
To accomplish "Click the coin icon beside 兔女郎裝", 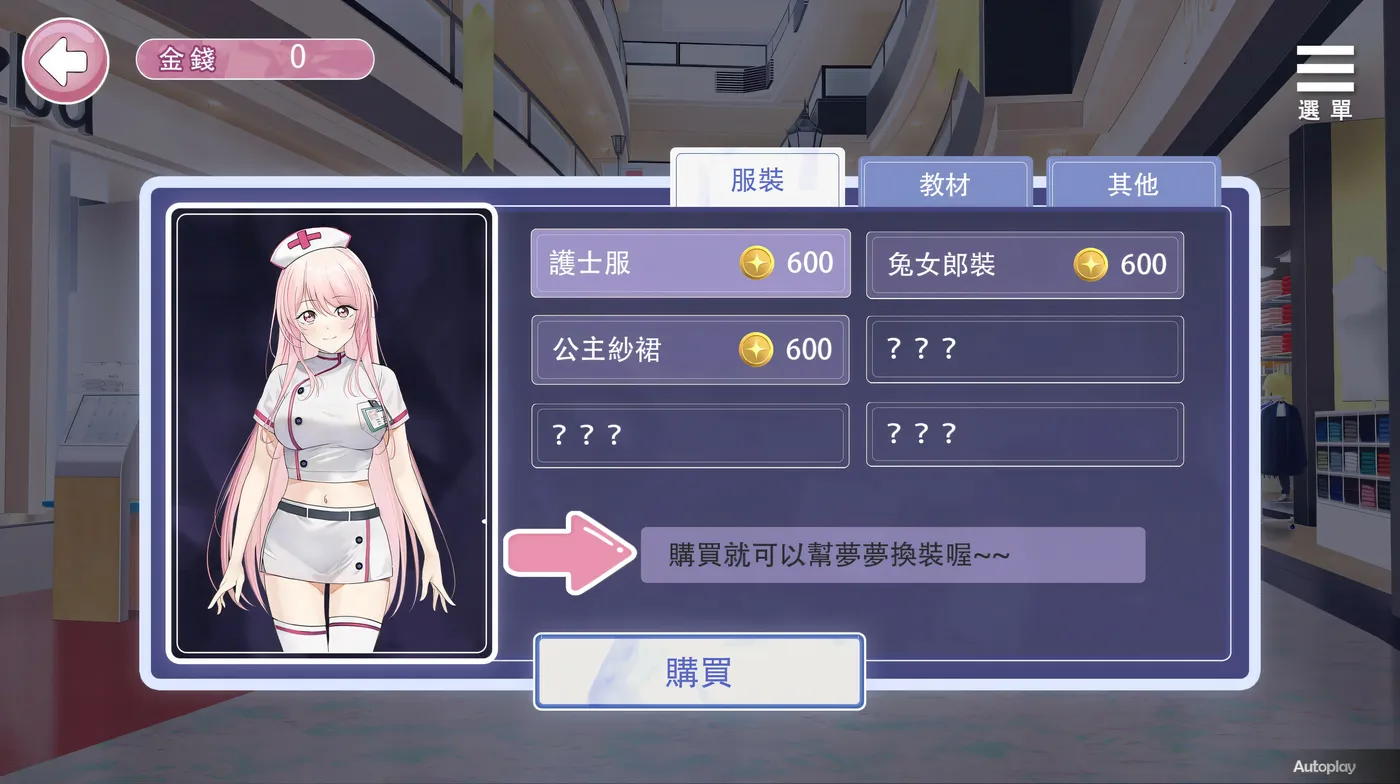I will pyautogui.click(x=1090, y=264).
